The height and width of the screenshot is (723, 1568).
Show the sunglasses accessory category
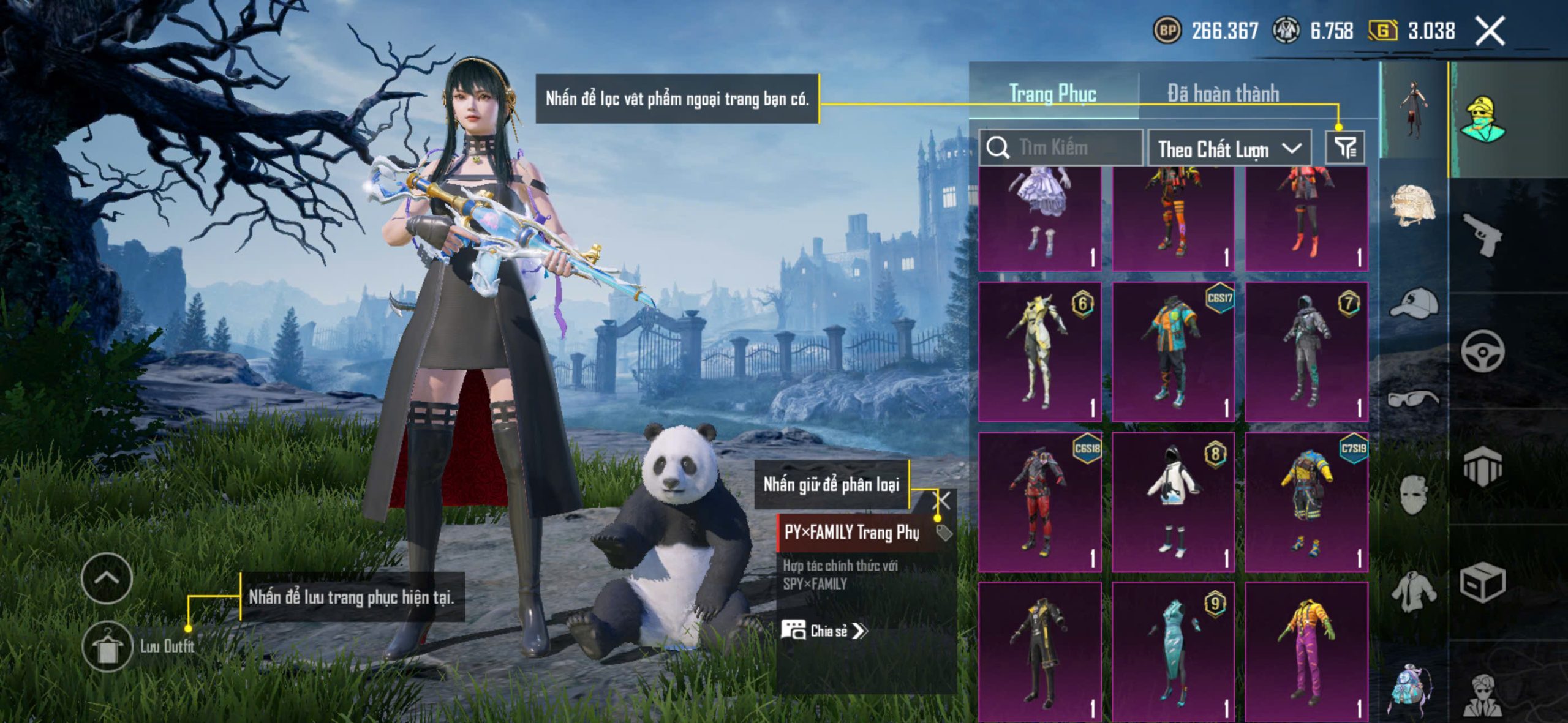[x=1412, y=399]
